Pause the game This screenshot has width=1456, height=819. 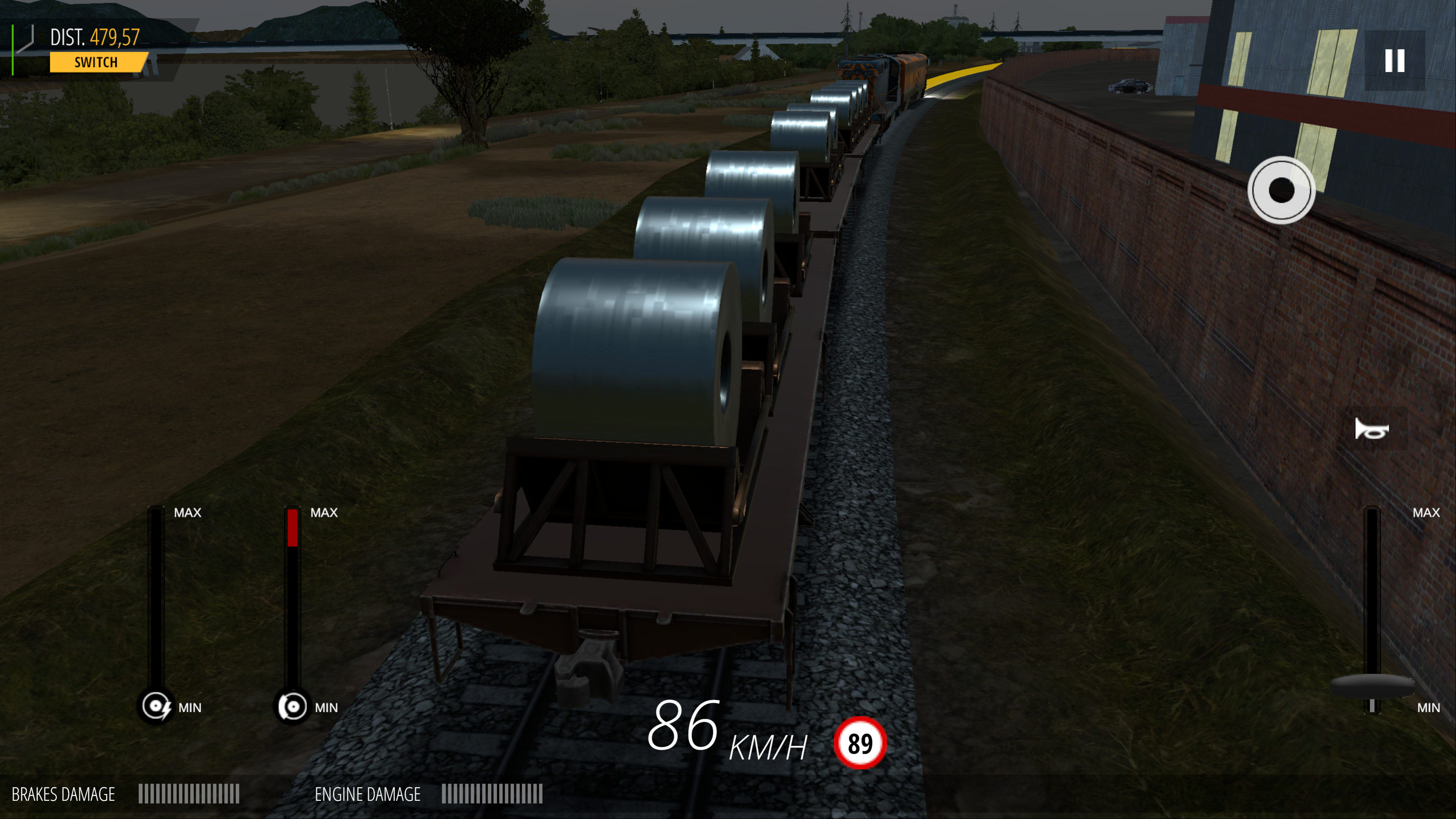pyautogui.click(x=1394, y=61)
